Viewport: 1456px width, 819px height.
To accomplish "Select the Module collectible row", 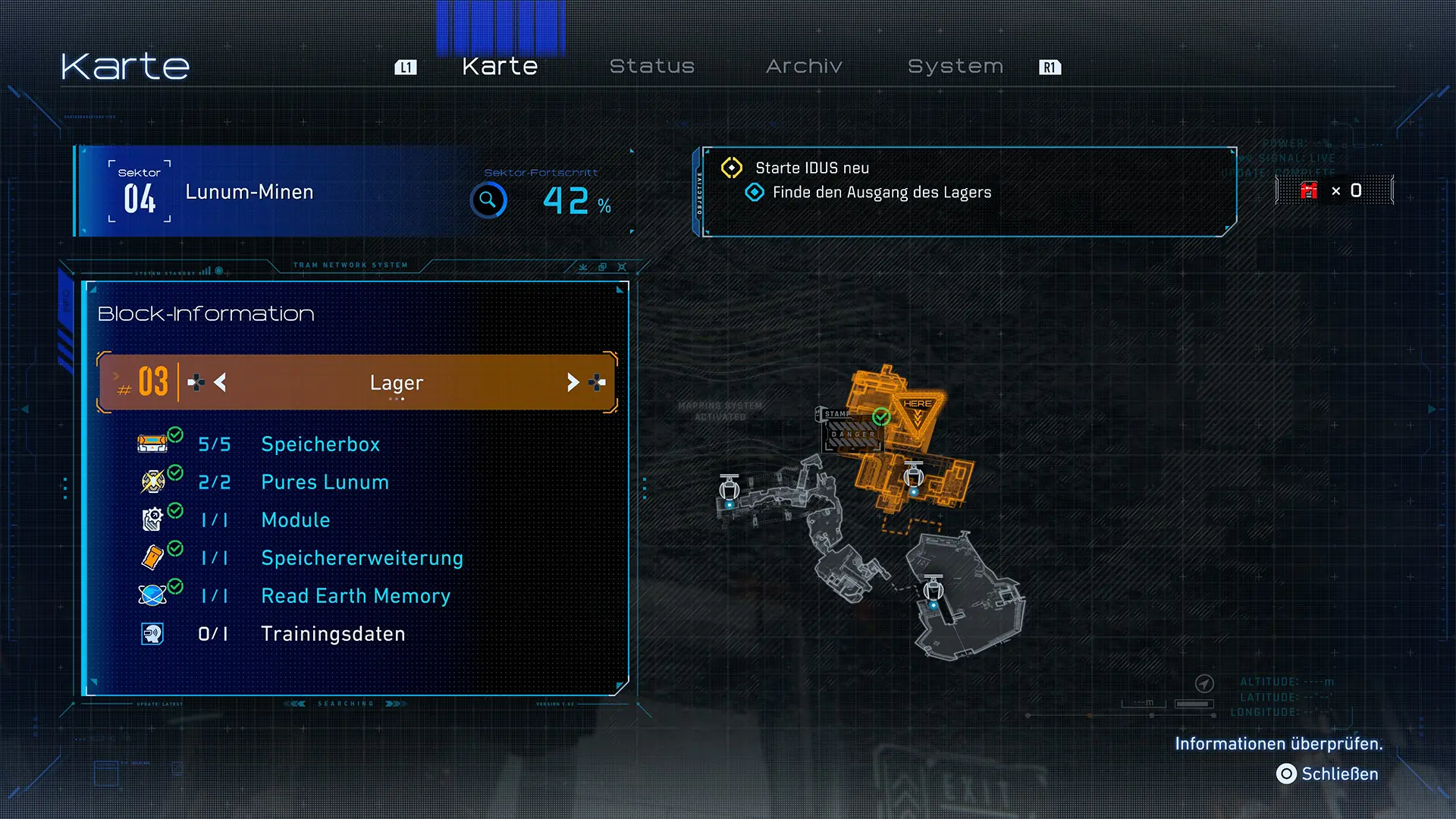I will point(296,520).
